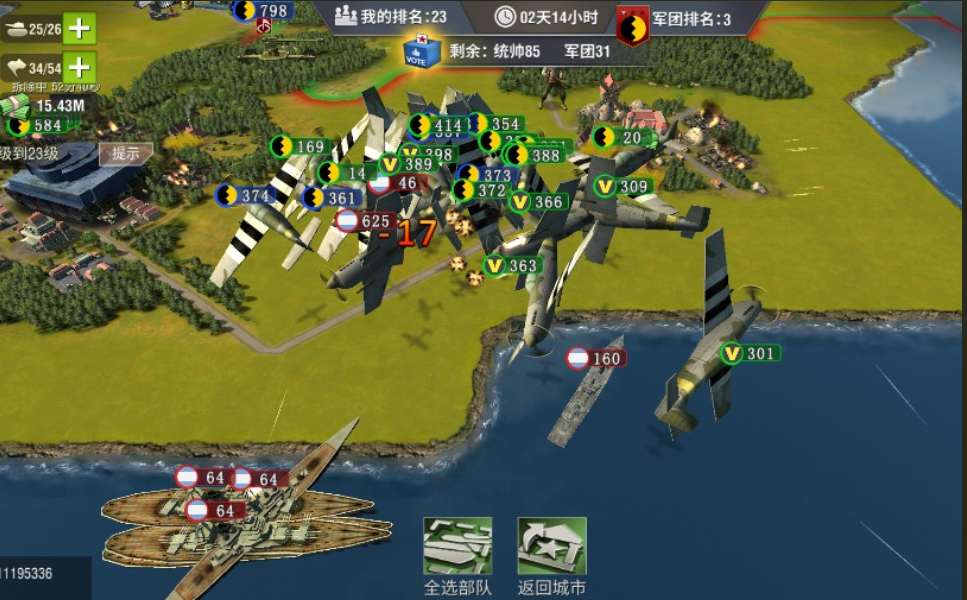Select the unit marked 309
Screen dimensions: 967x600
point(623,186)
